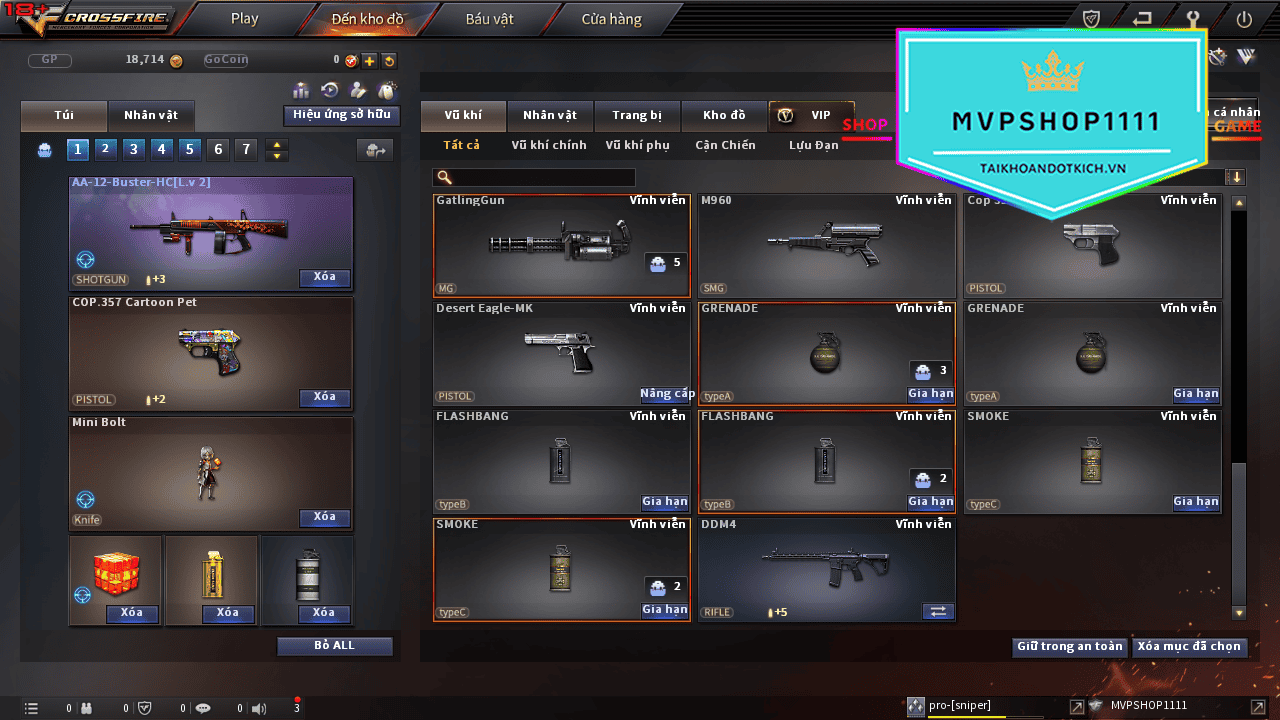Click Bỏ ALL to unequip everything

click(334, 646)
